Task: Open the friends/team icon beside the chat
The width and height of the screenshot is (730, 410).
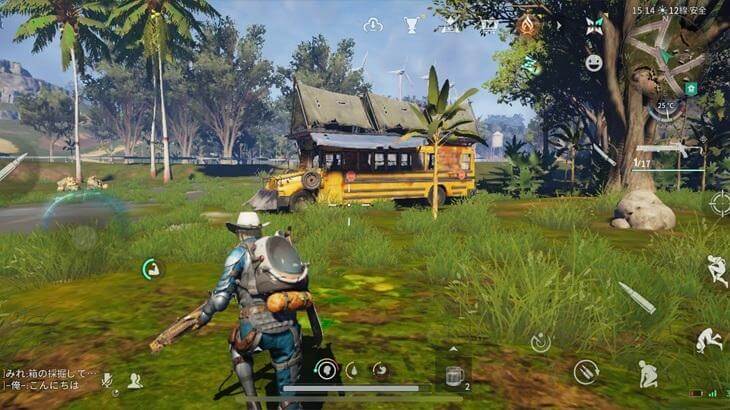Action: click(134, 380)
